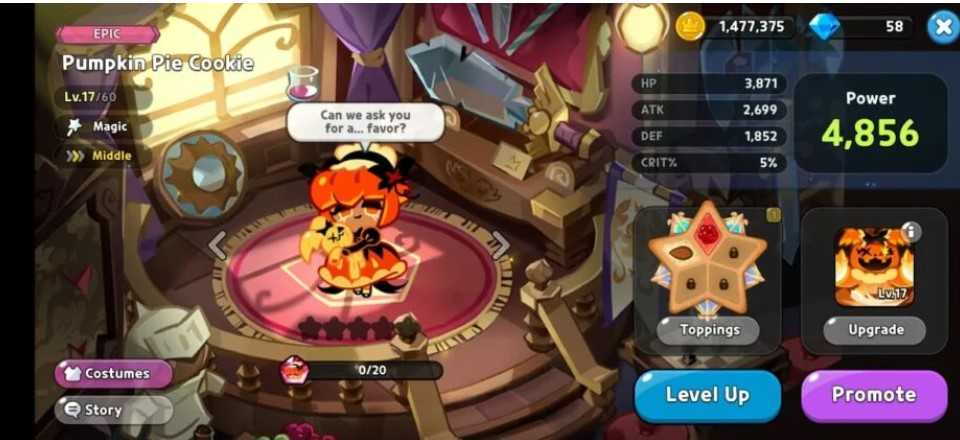Switch to the previous cookie

218,244
